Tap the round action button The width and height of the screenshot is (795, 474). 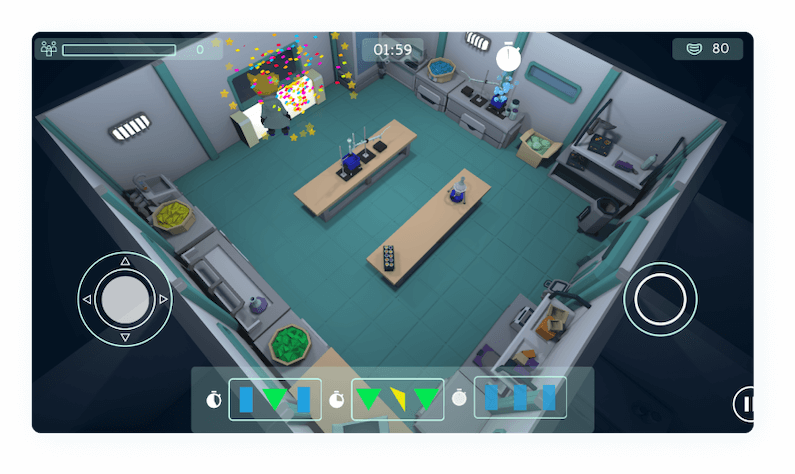coord(660,298)
